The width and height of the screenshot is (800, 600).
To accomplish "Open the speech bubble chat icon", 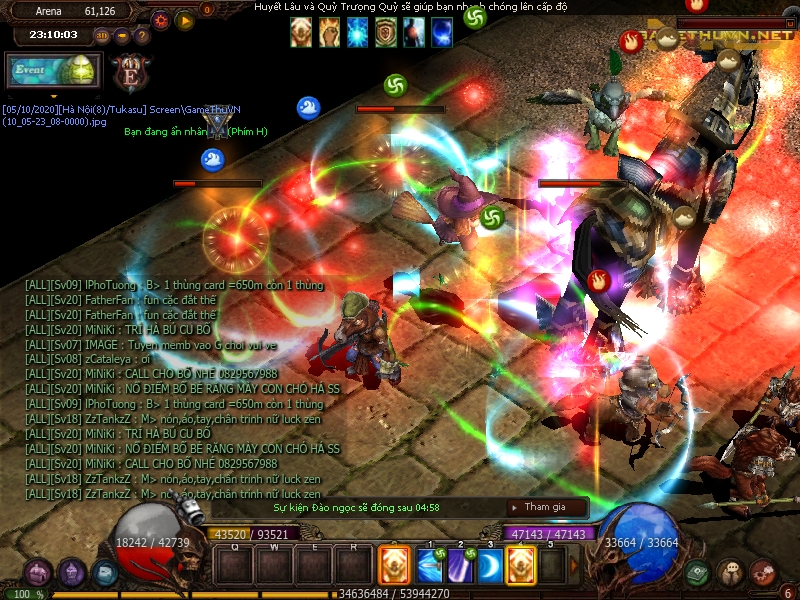I will coord(731,573).
